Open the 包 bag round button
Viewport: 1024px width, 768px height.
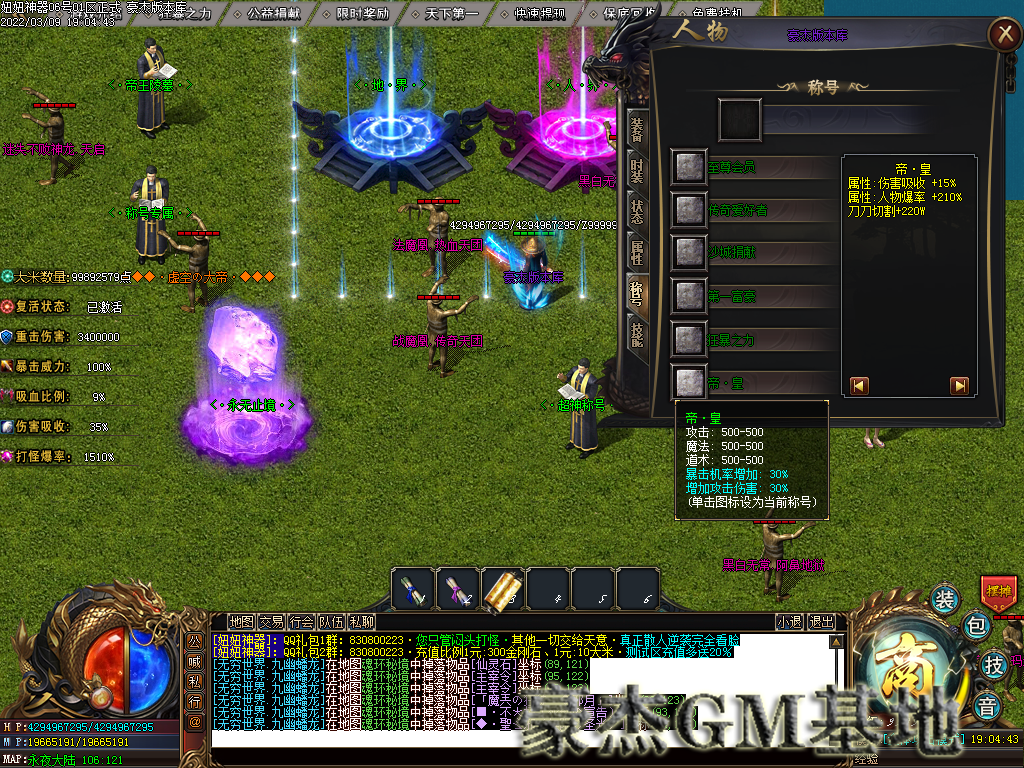coord(977,627)
